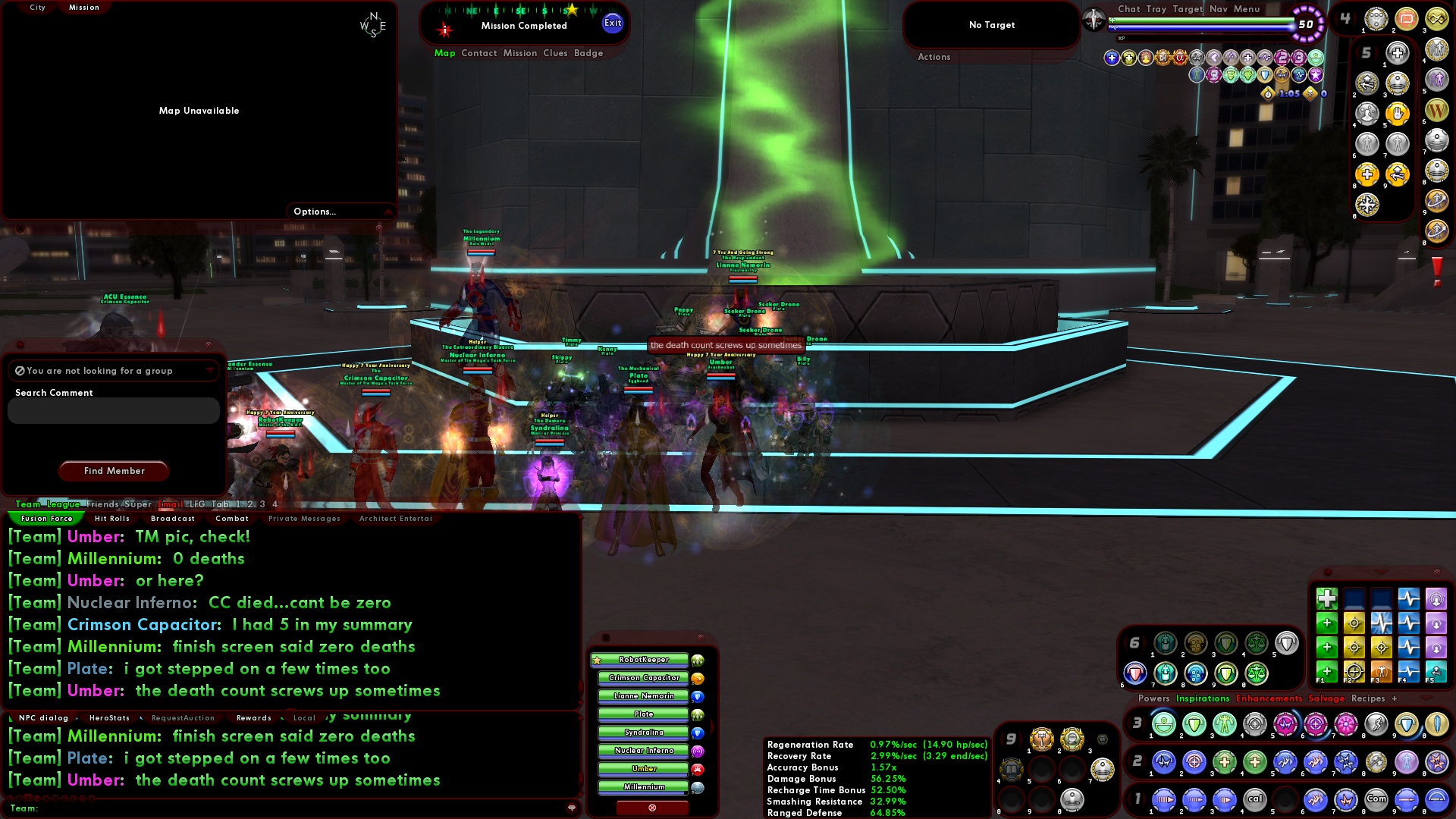Activate the 'Com' power in tray 1
This screenshot has width=1456, height=819.
[1377, 799]
